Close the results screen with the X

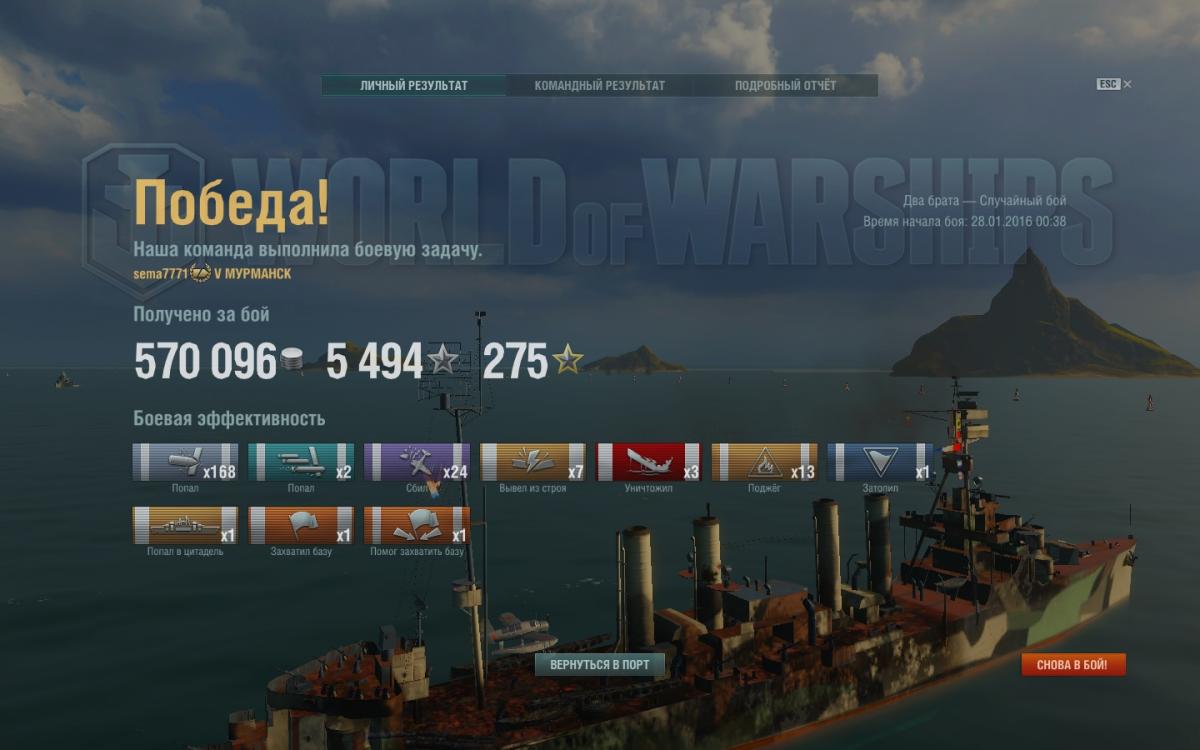[x=1128, y=85]
